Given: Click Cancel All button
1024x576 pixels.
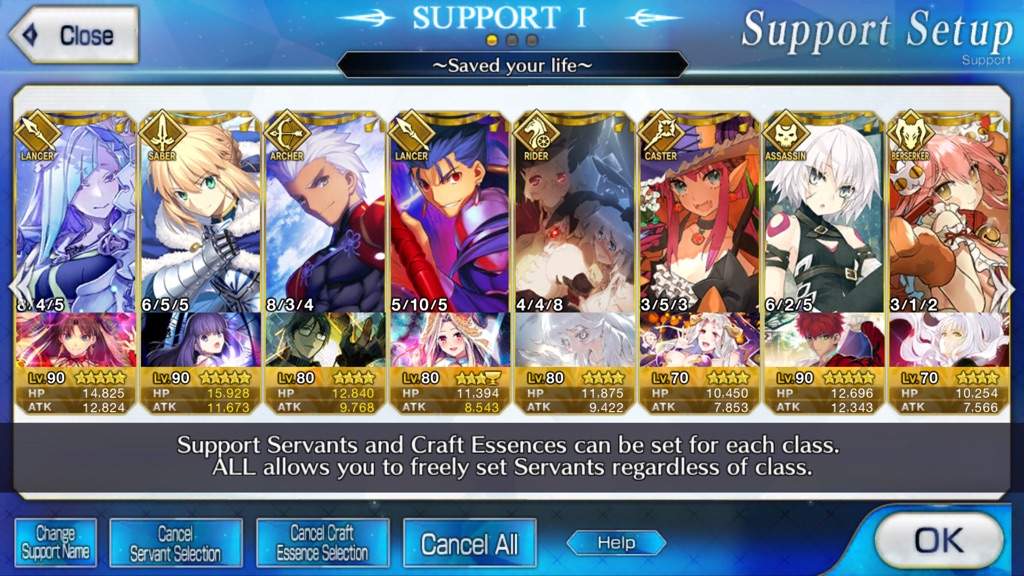Looking at the screenshot, I should coord(469,544).
